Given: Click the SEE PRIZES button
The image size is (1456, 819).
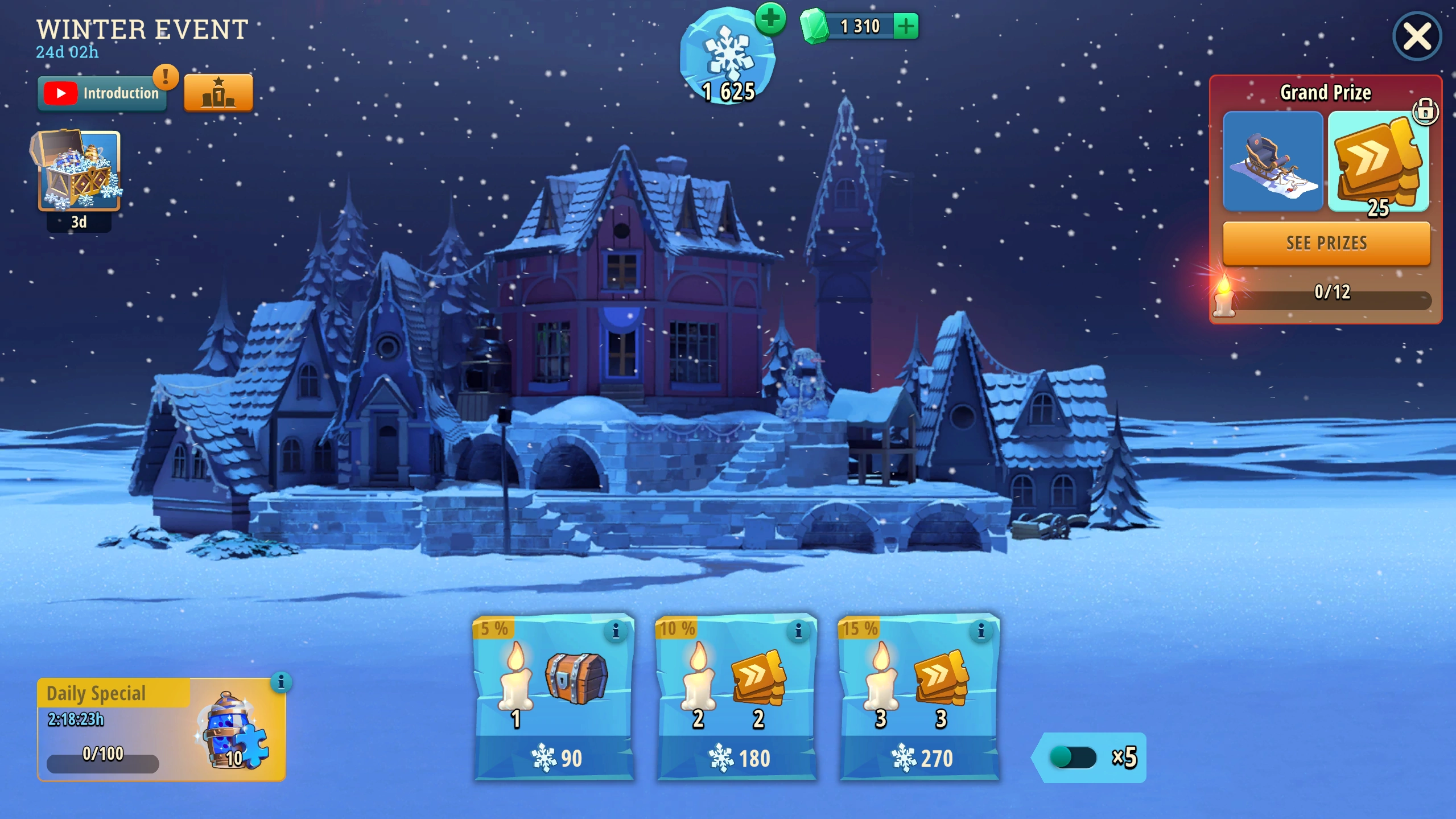Looking at the screenshot, I should pyautogui.click(x=1326, y=243).
